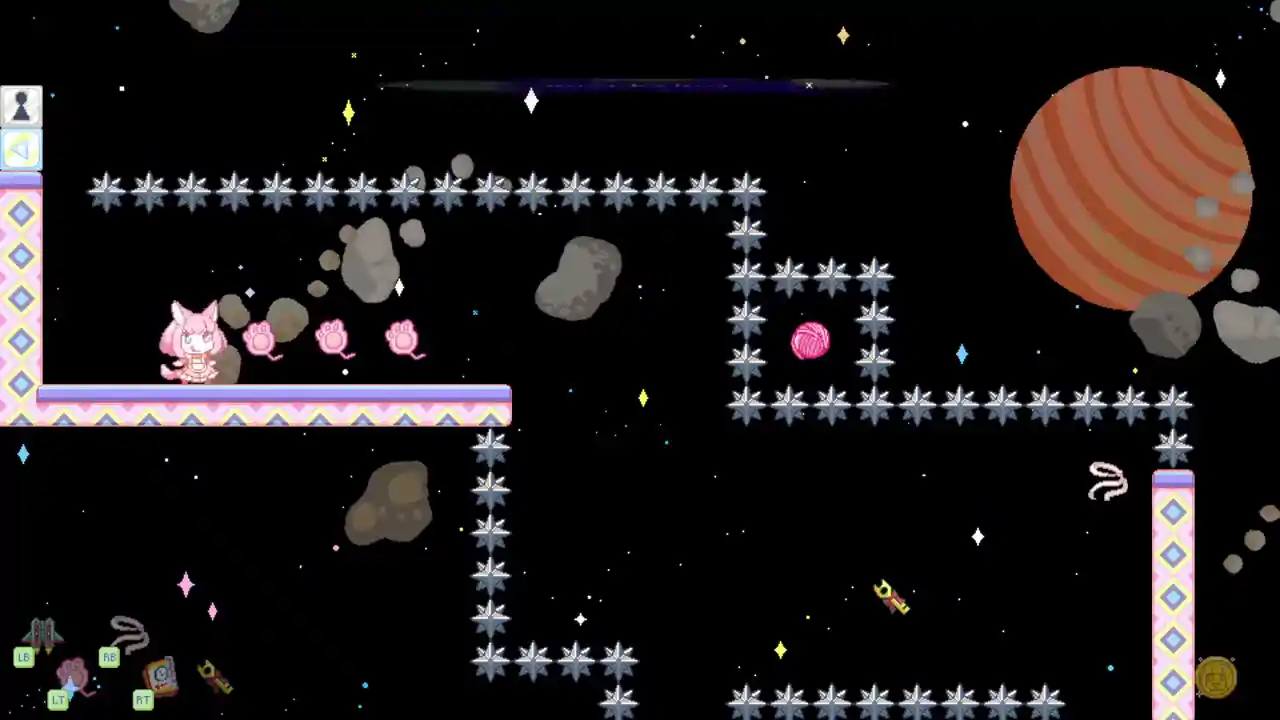The image size is (1280, 720).
Task: Trigger the pink paw sparkle ability
Action: pos(73,676)
